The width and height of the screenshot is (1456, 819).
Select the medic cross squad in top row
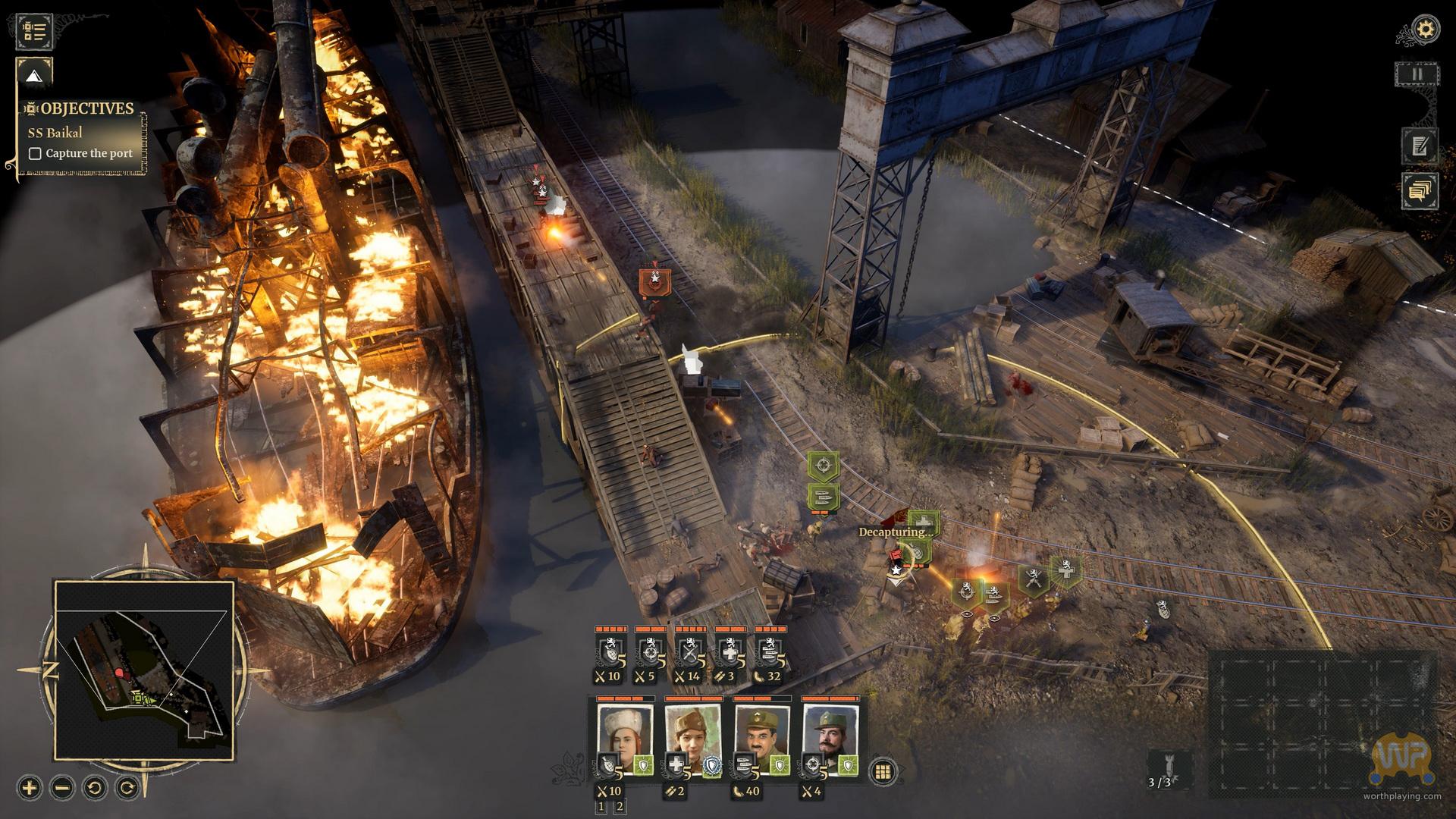(730, 651)
